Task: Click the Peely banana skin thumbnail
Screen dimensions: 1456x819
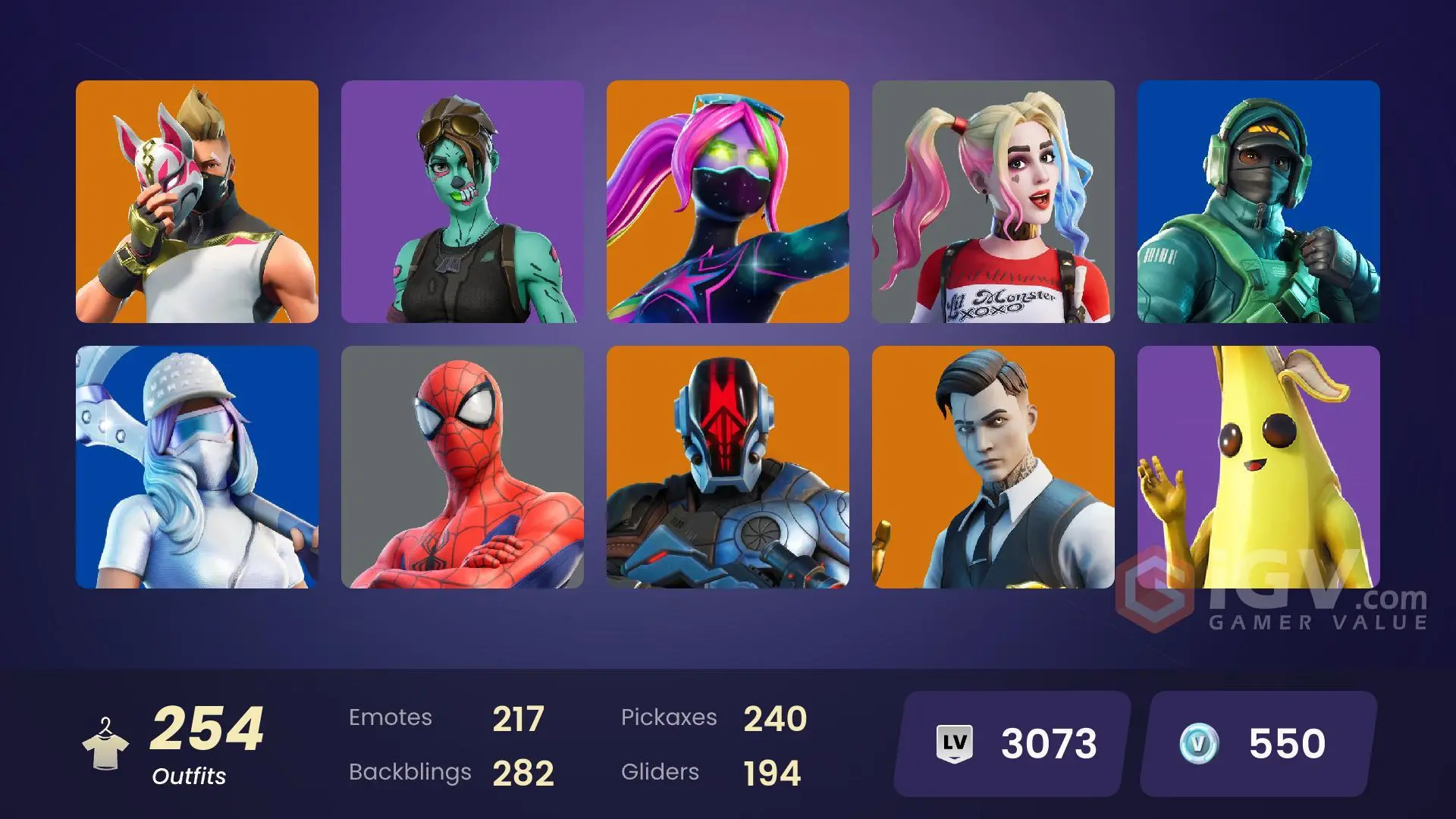Action: (1259, 468)
